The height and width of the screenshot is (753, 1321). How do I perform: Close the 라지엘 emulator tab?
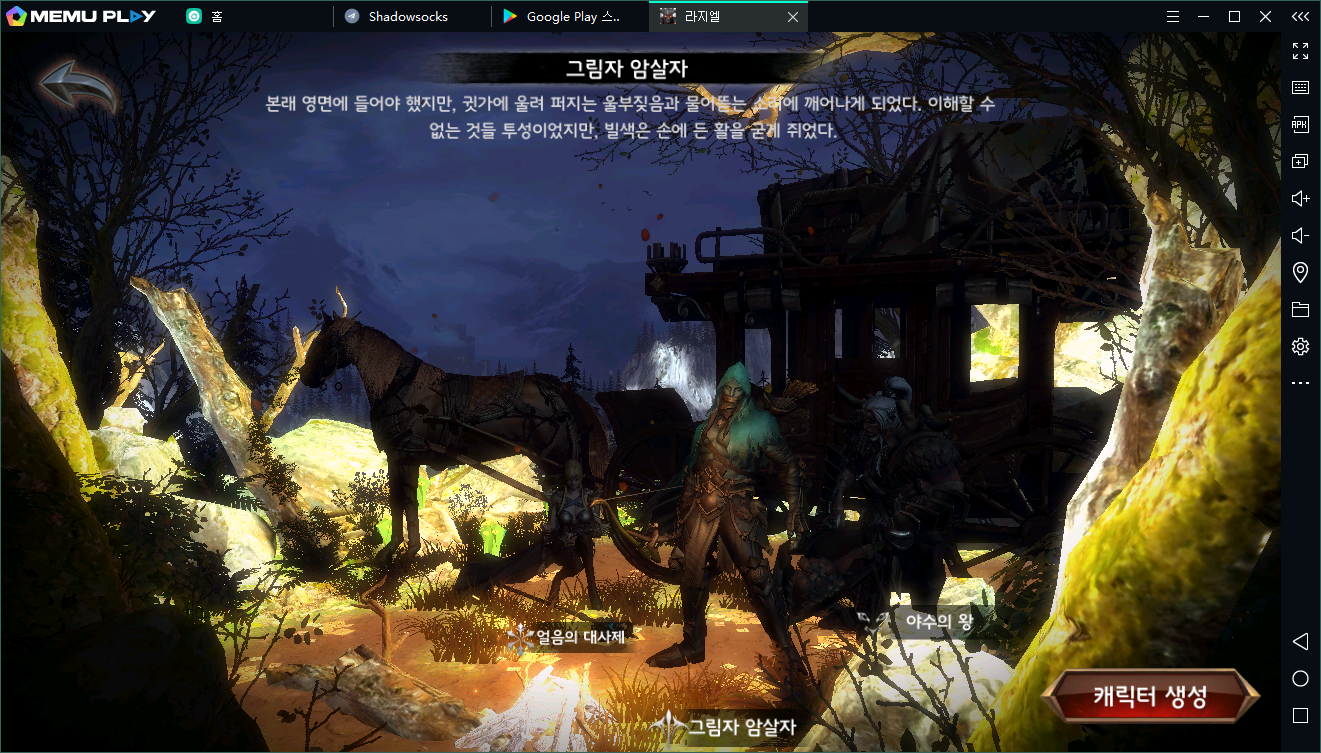click(793, 17)
